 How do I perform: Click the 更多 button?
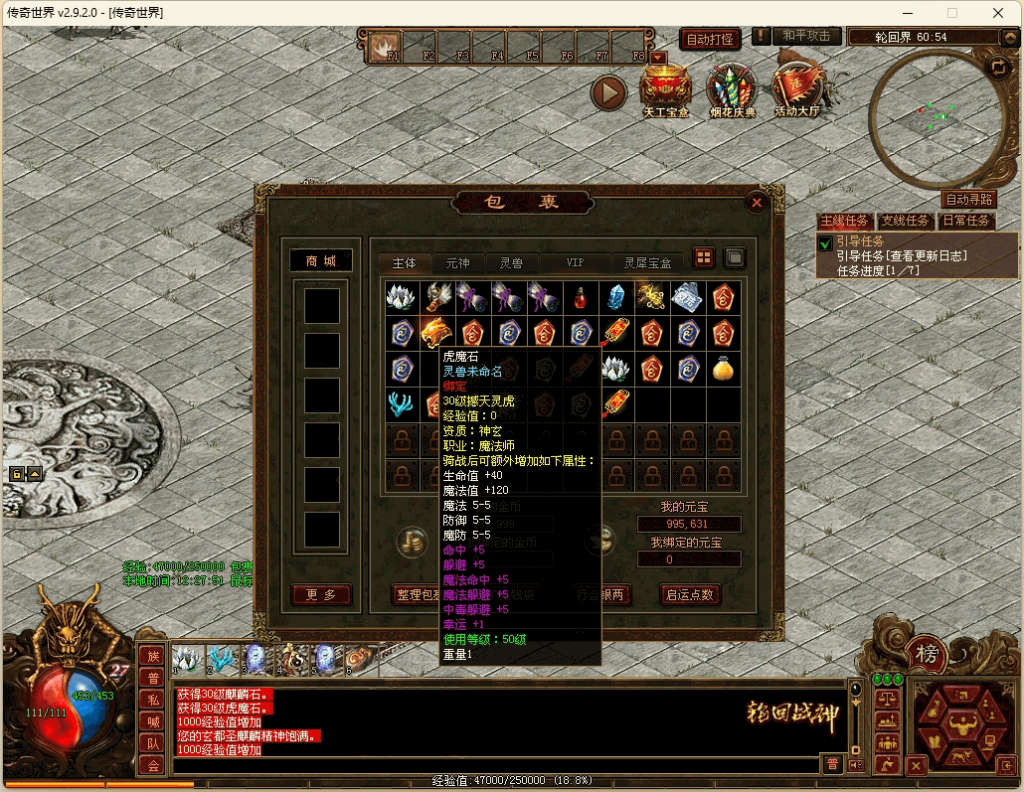[x=322, y=594]
